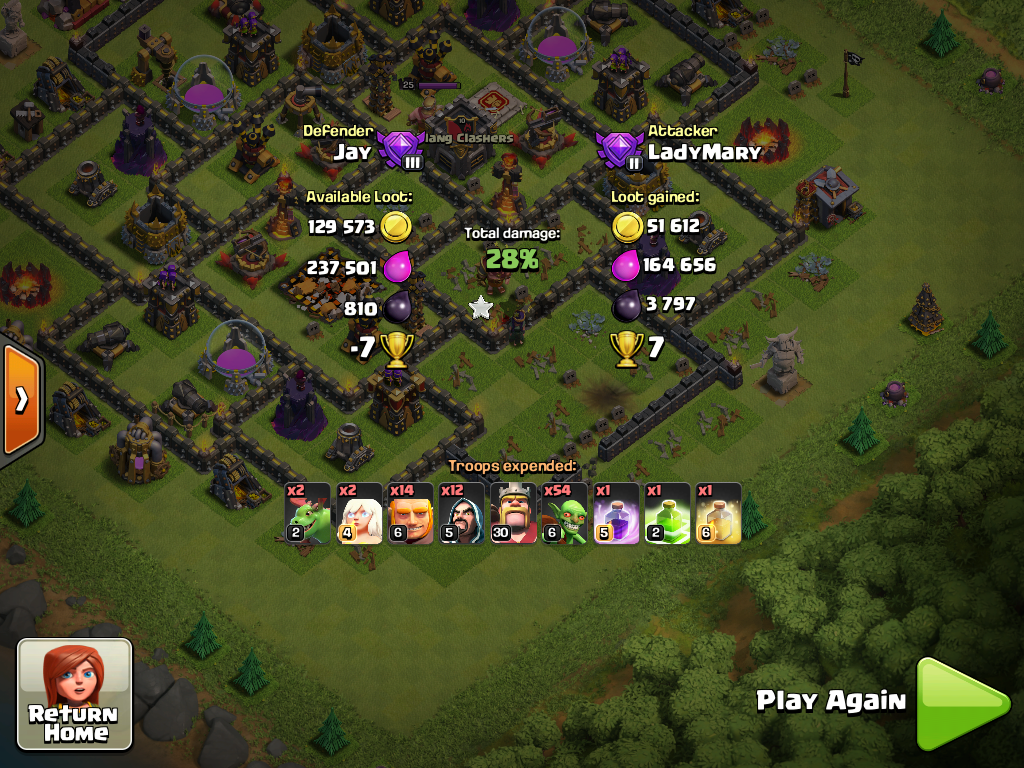Select the purple Rage spell card
This screenshot has width=1024, height=768.
[616, 514]
